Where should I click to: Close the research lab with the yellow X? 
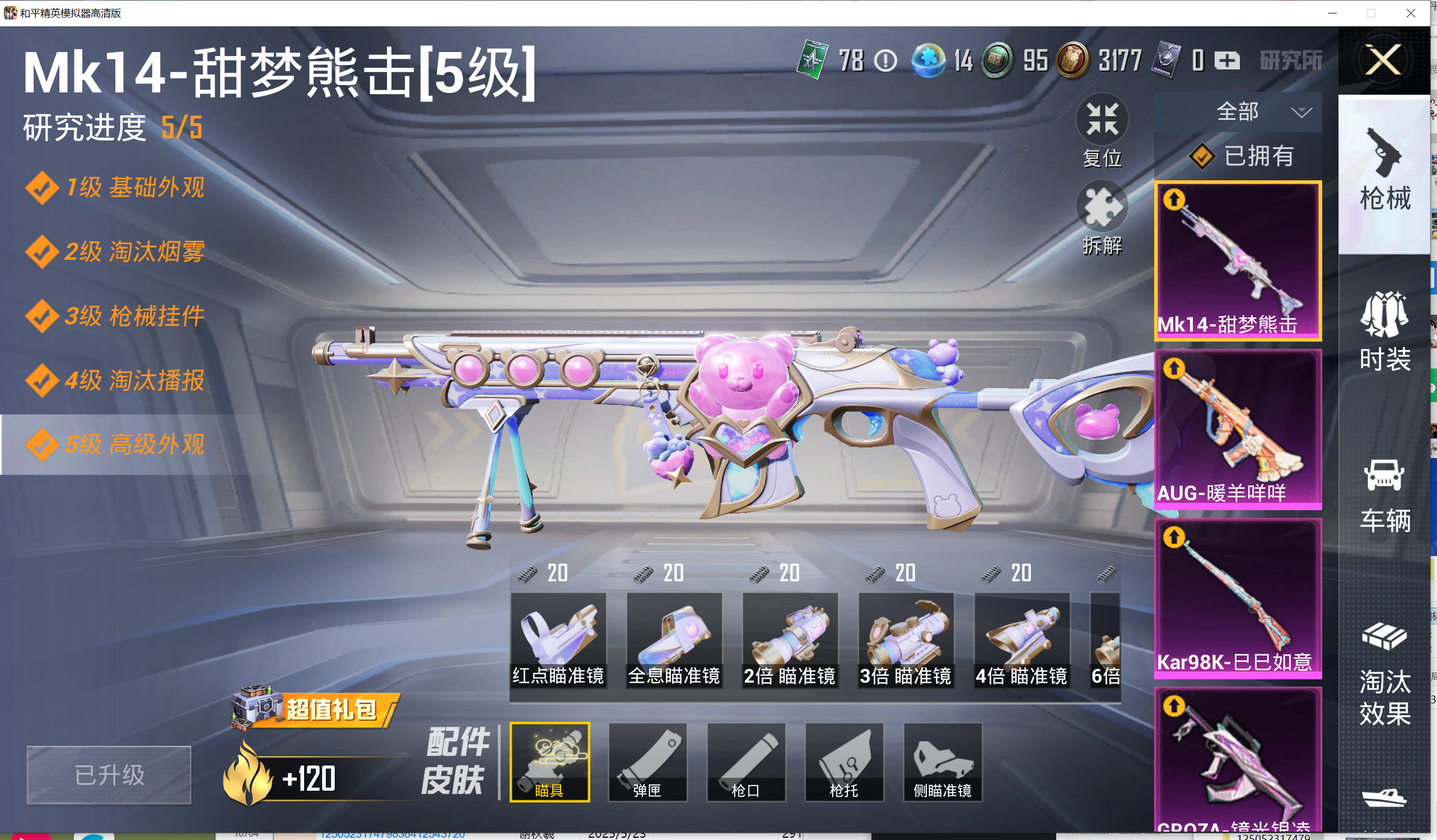click(x=1383, y=59)
